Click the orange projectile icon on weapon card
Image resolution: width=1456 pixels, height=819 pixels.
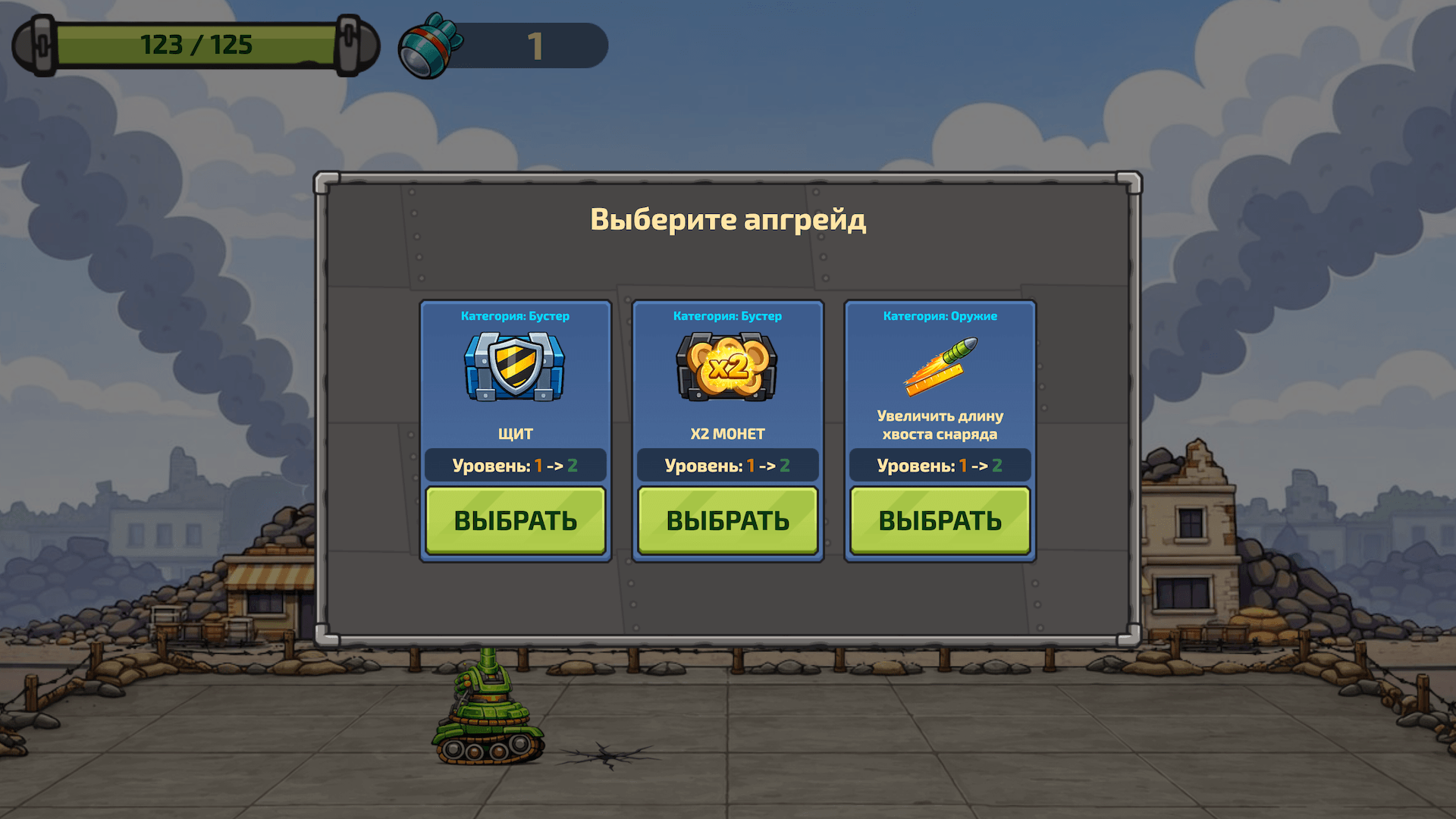coord(940,366)
